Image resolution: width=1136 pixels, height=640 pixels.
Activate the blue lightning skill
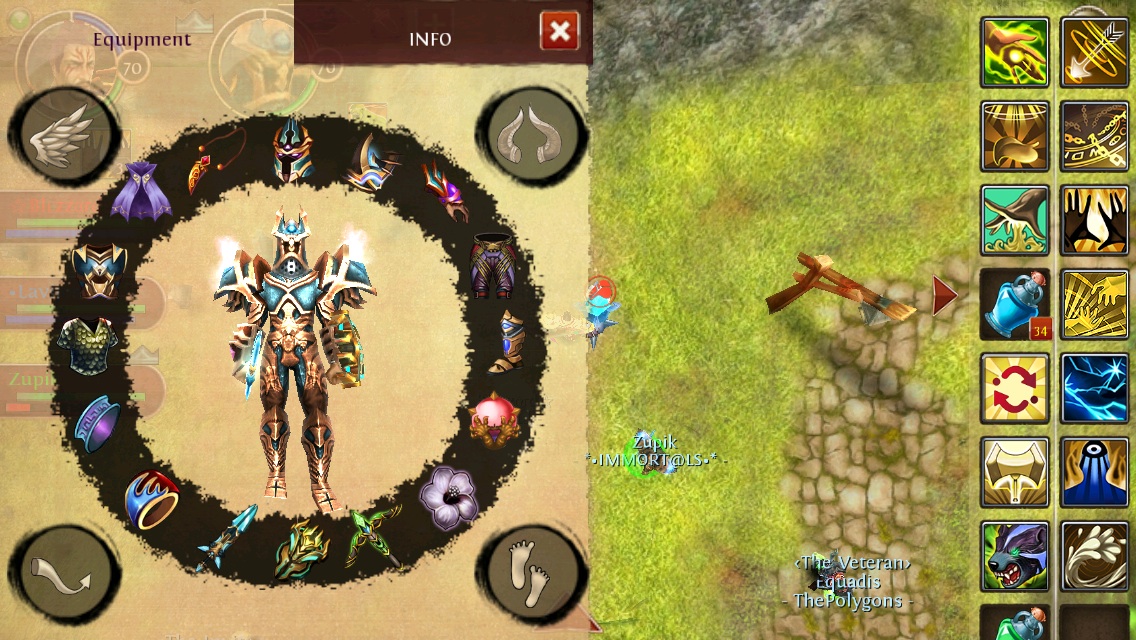point(1094,388)
